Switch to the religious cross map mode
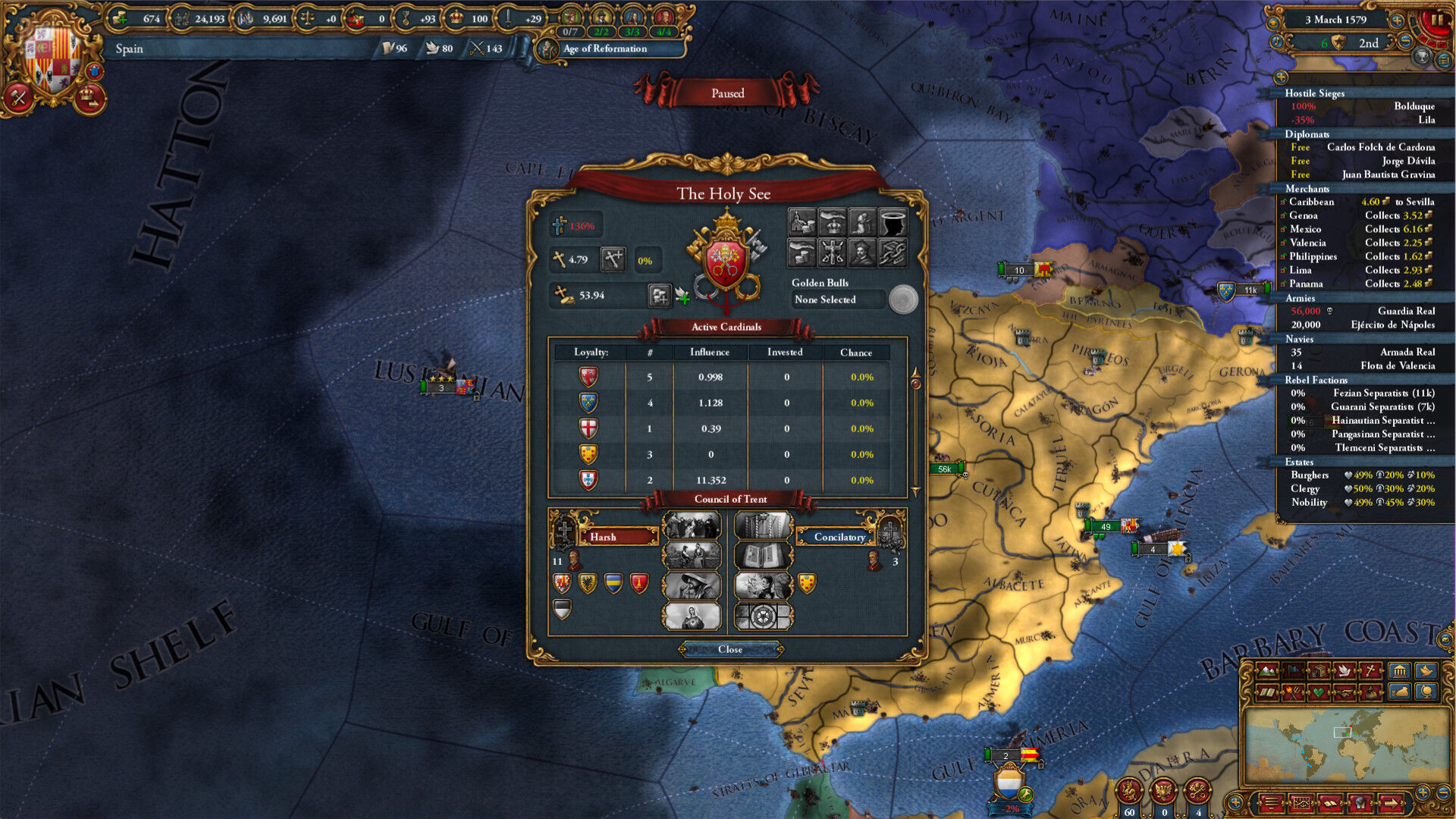 (1370, 670)
